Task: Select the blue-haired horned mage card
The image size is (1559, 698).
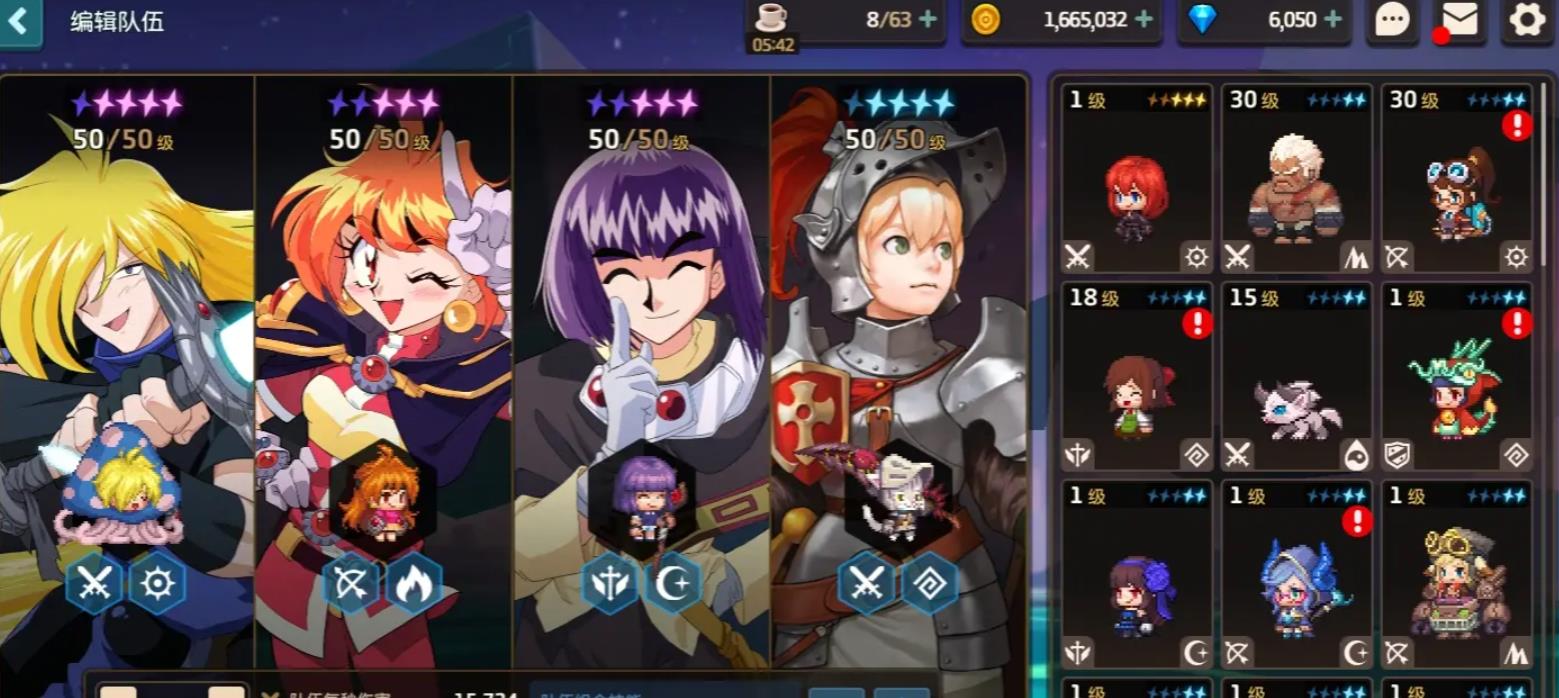Action: [1297, 575]
